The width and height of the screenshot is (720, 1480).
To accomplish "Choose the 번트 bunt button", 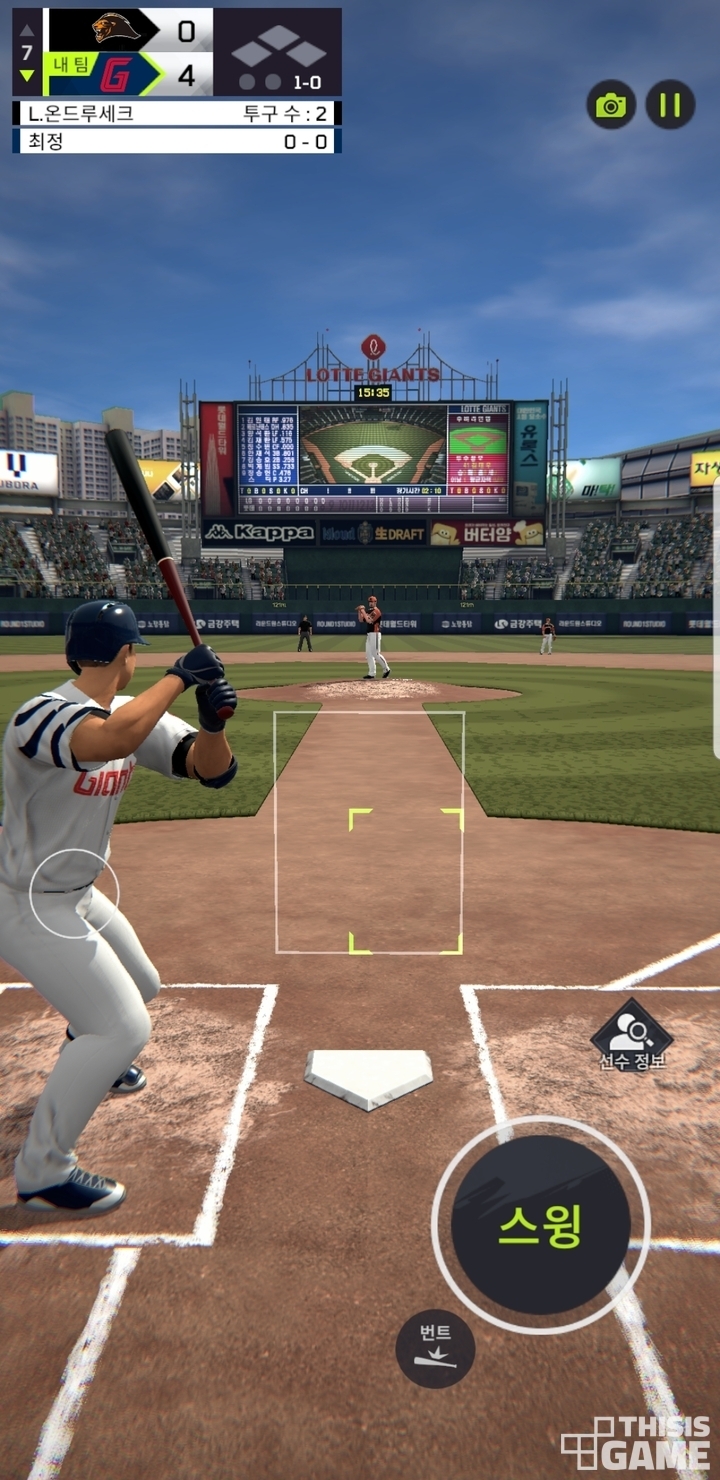I will point(435,1347).
